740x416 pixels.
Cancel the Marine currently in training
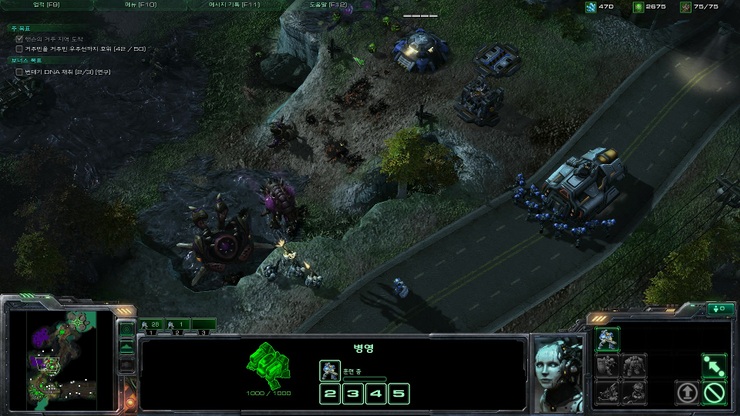[329, 370]
